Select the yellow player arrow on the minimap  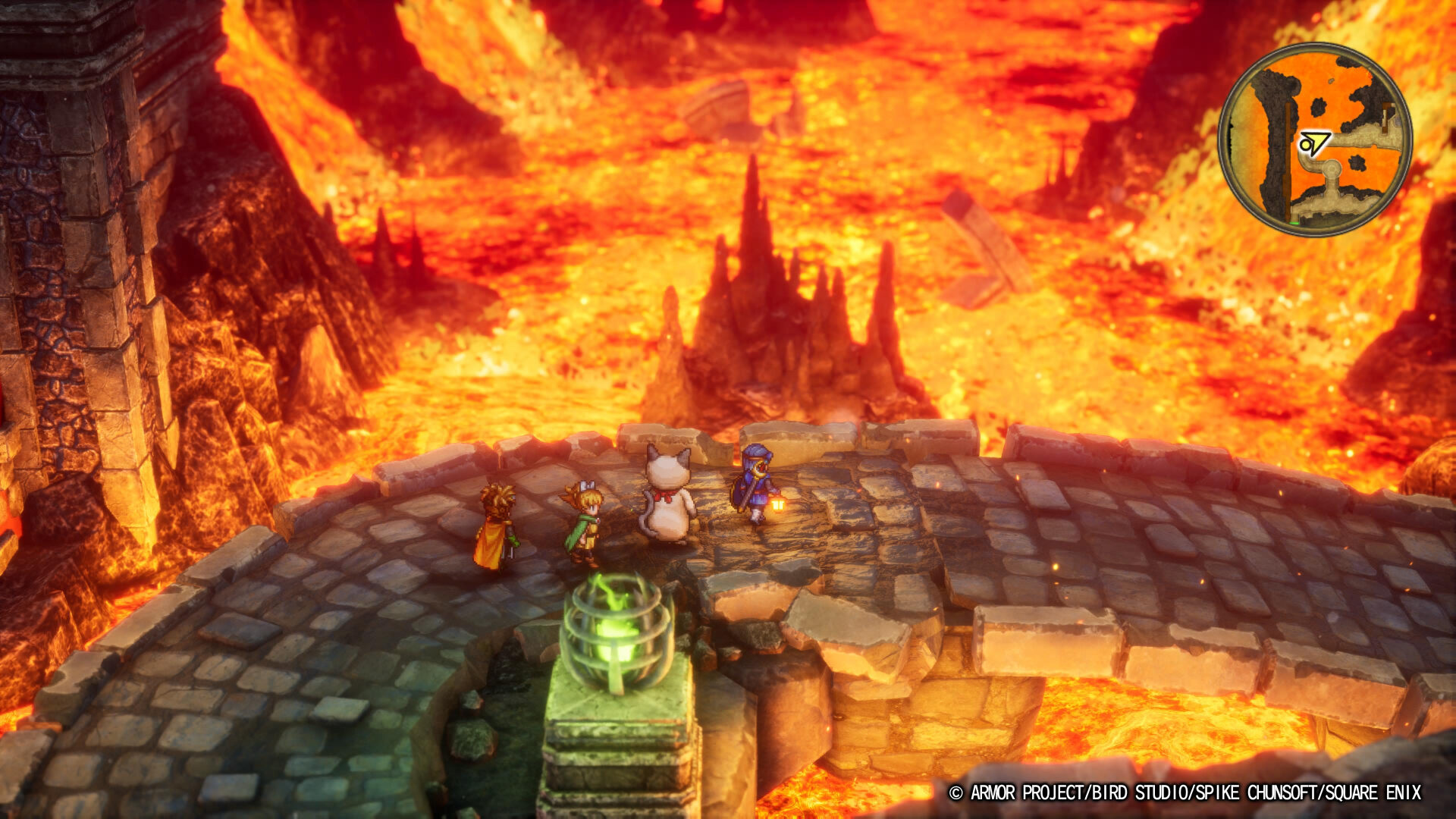click(x=1315, y=141)
